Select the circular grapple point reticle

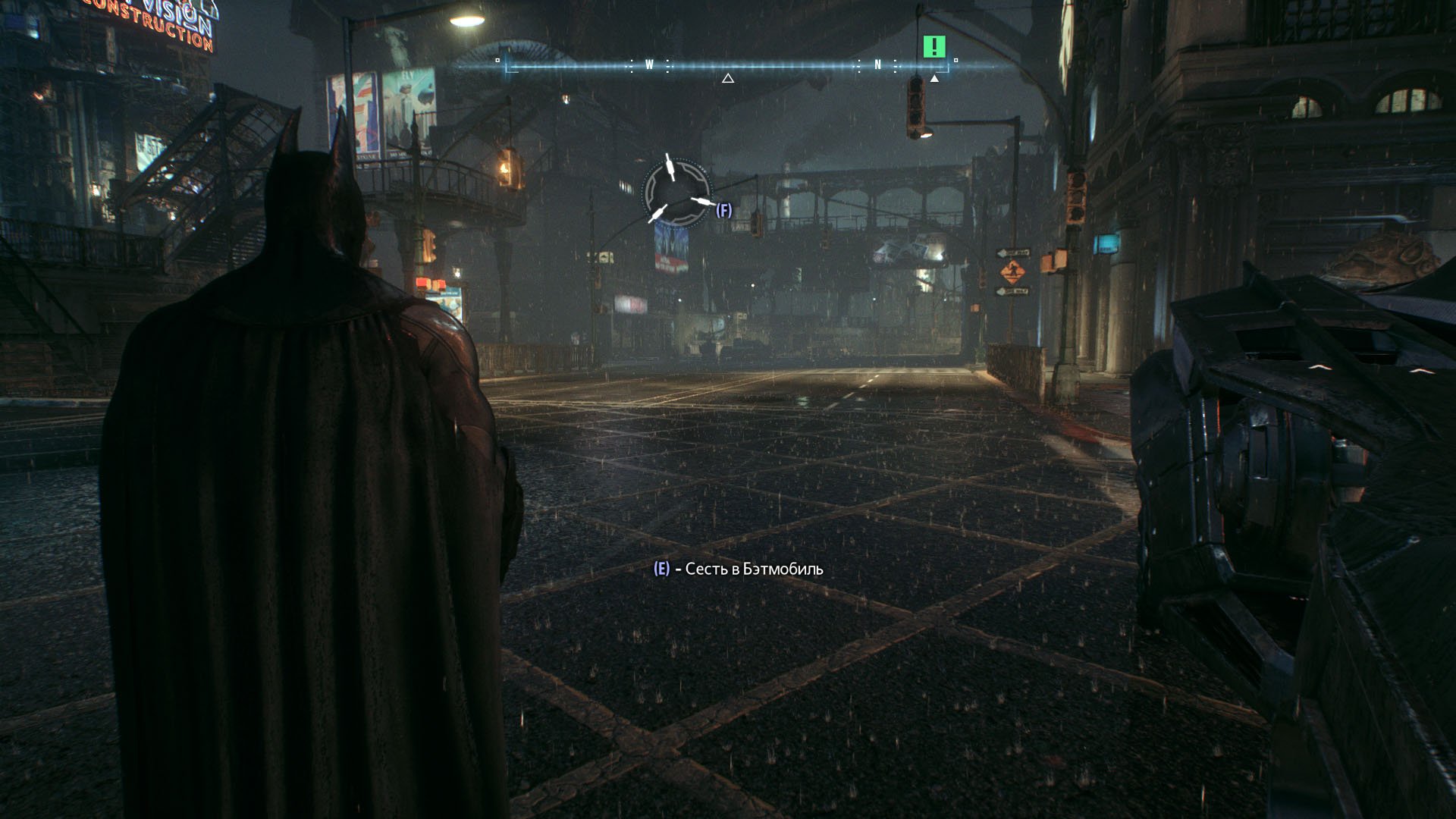(676, 190)
